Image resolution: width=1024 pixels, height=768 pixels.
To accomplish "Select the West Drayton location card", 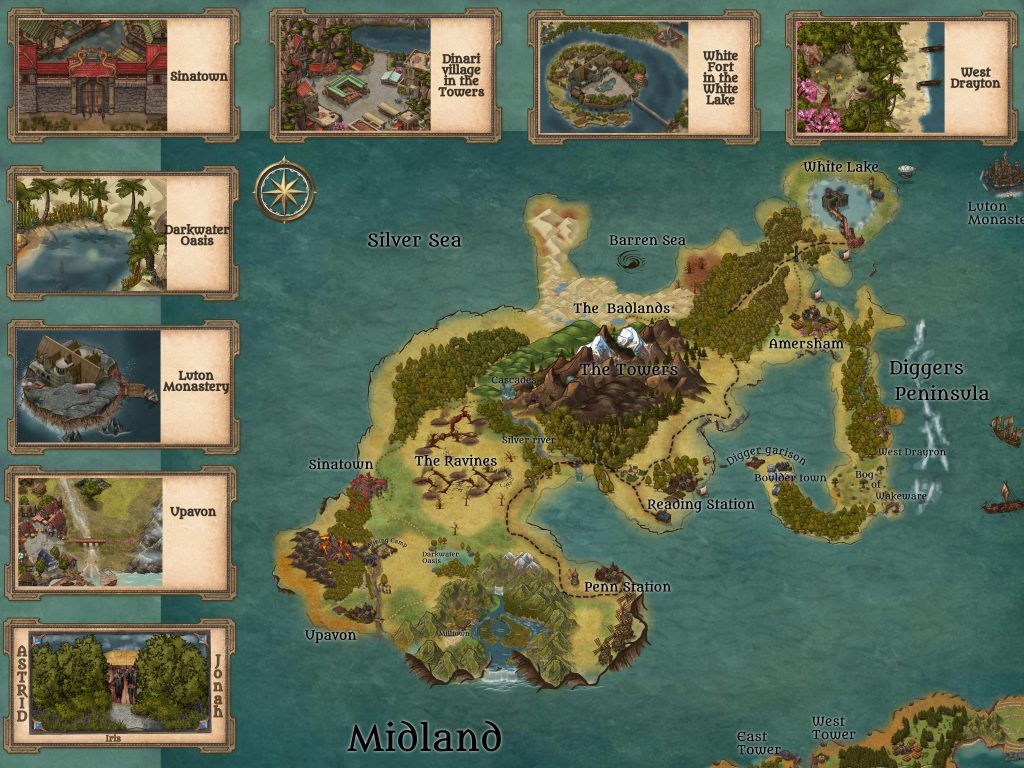I will coord(901,78).
